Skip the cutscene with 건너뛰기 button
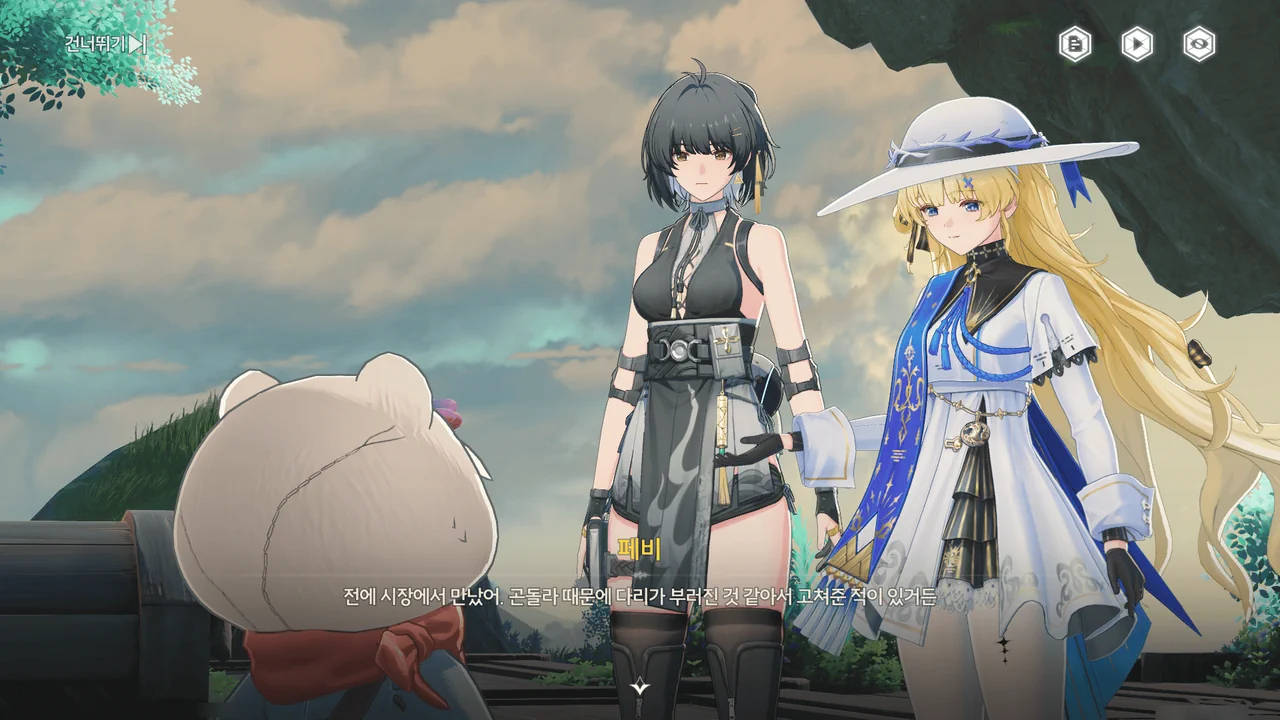This screenshot has width=1280, height=720. pos(106,44)
